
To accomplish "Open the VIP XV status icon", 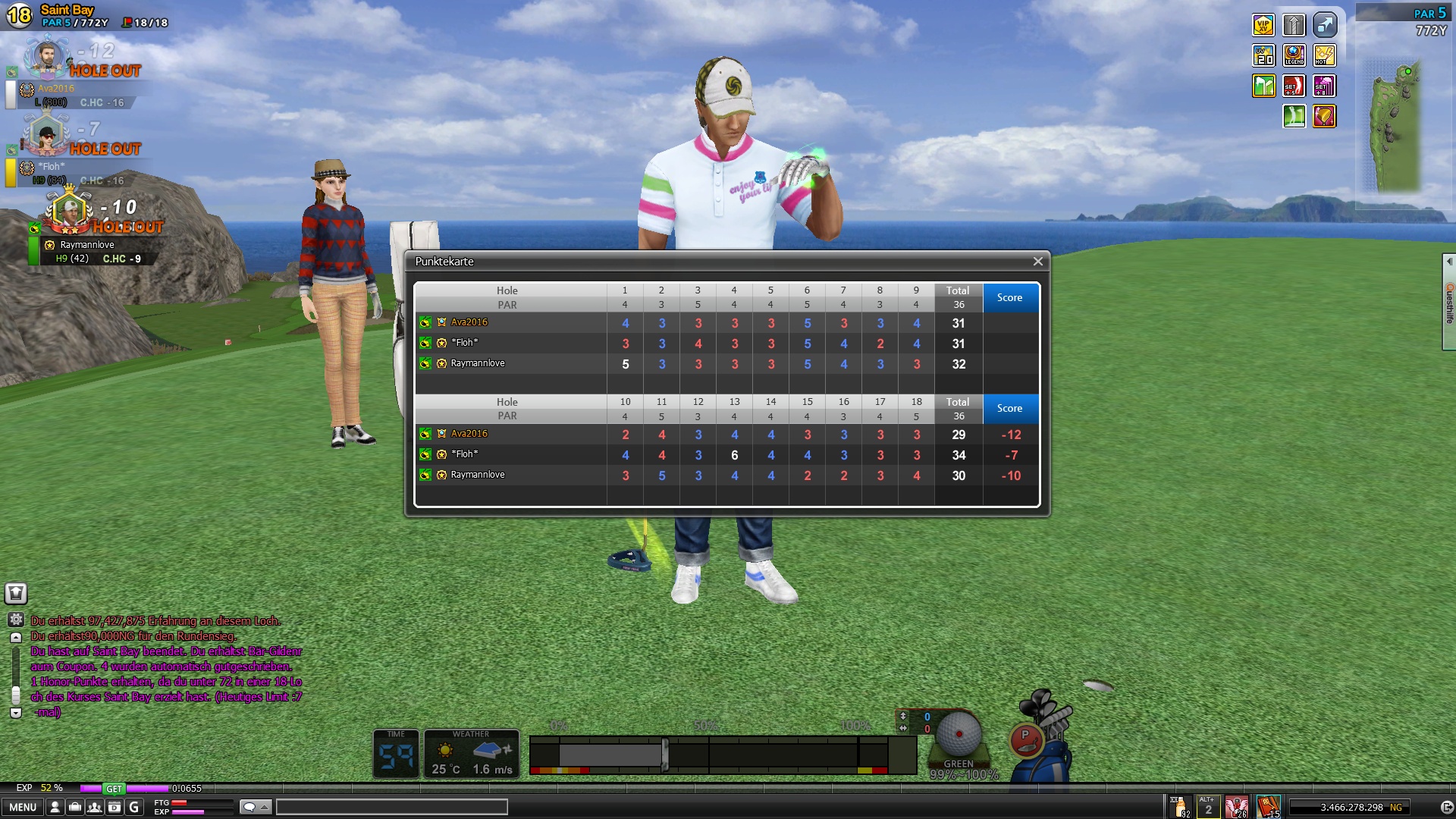I will (1263, 25).
